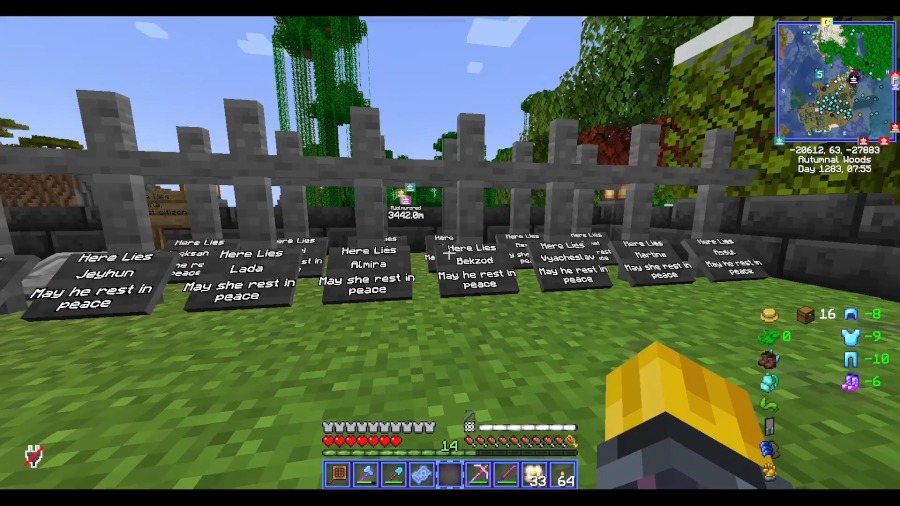The width and height of the screenshot is (900, 506).
Task: Select the diamond shovel hotbar slot
Action: pyautogui.click(x=394, y=474)
